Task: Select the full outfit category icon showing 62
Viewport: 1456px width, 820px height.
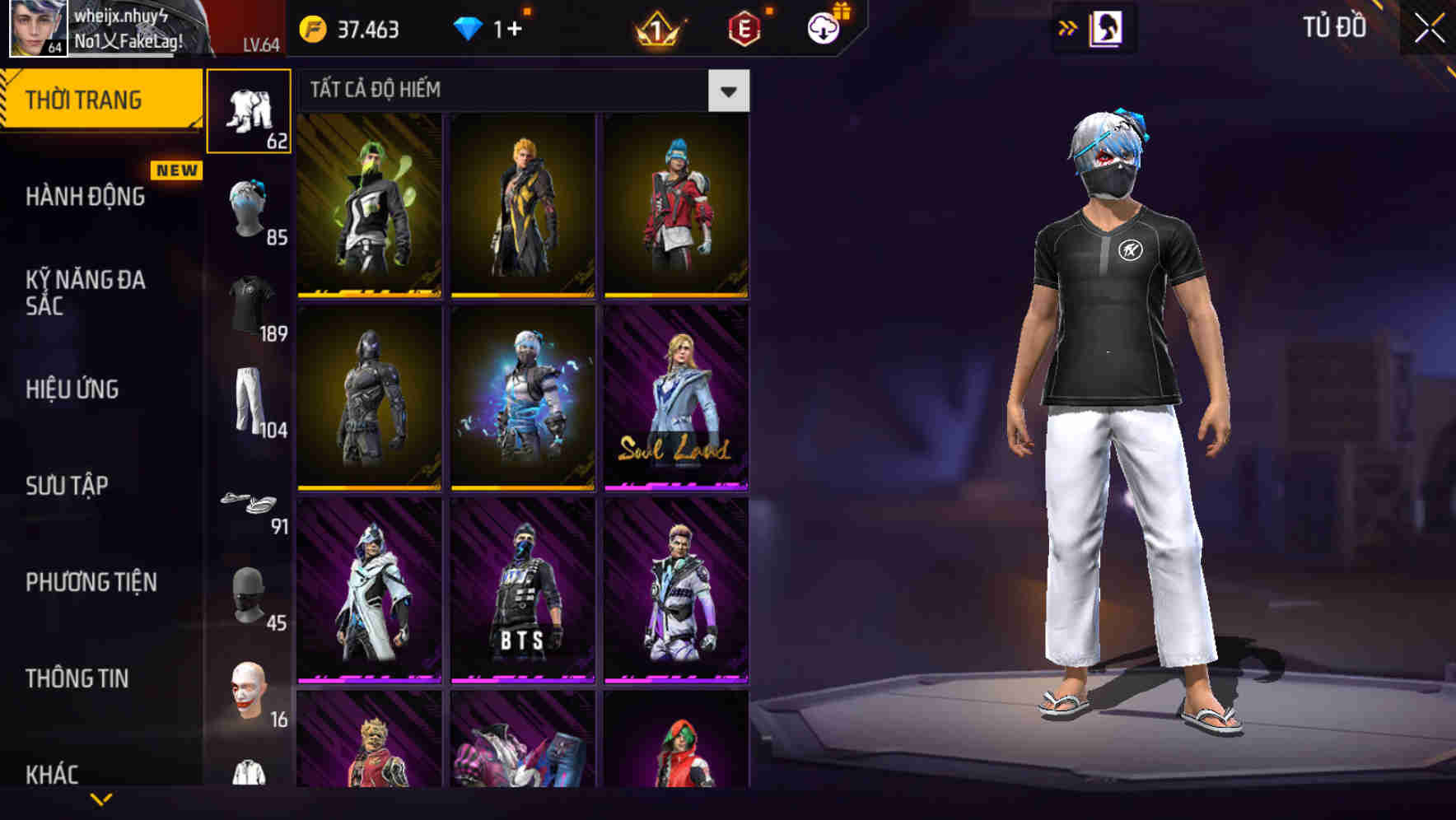Action: pyautogui.click(x=249, y=111)
